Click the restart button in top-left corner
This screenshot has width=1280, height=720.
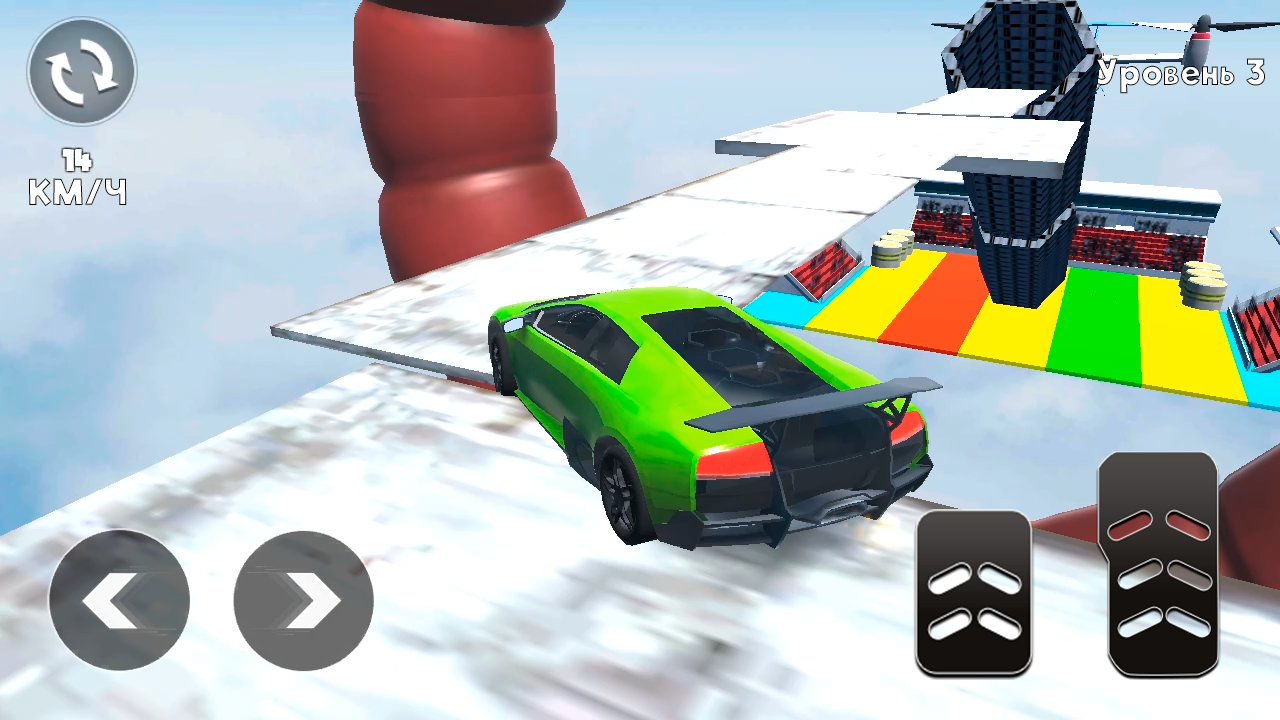(x=81, y=70)
